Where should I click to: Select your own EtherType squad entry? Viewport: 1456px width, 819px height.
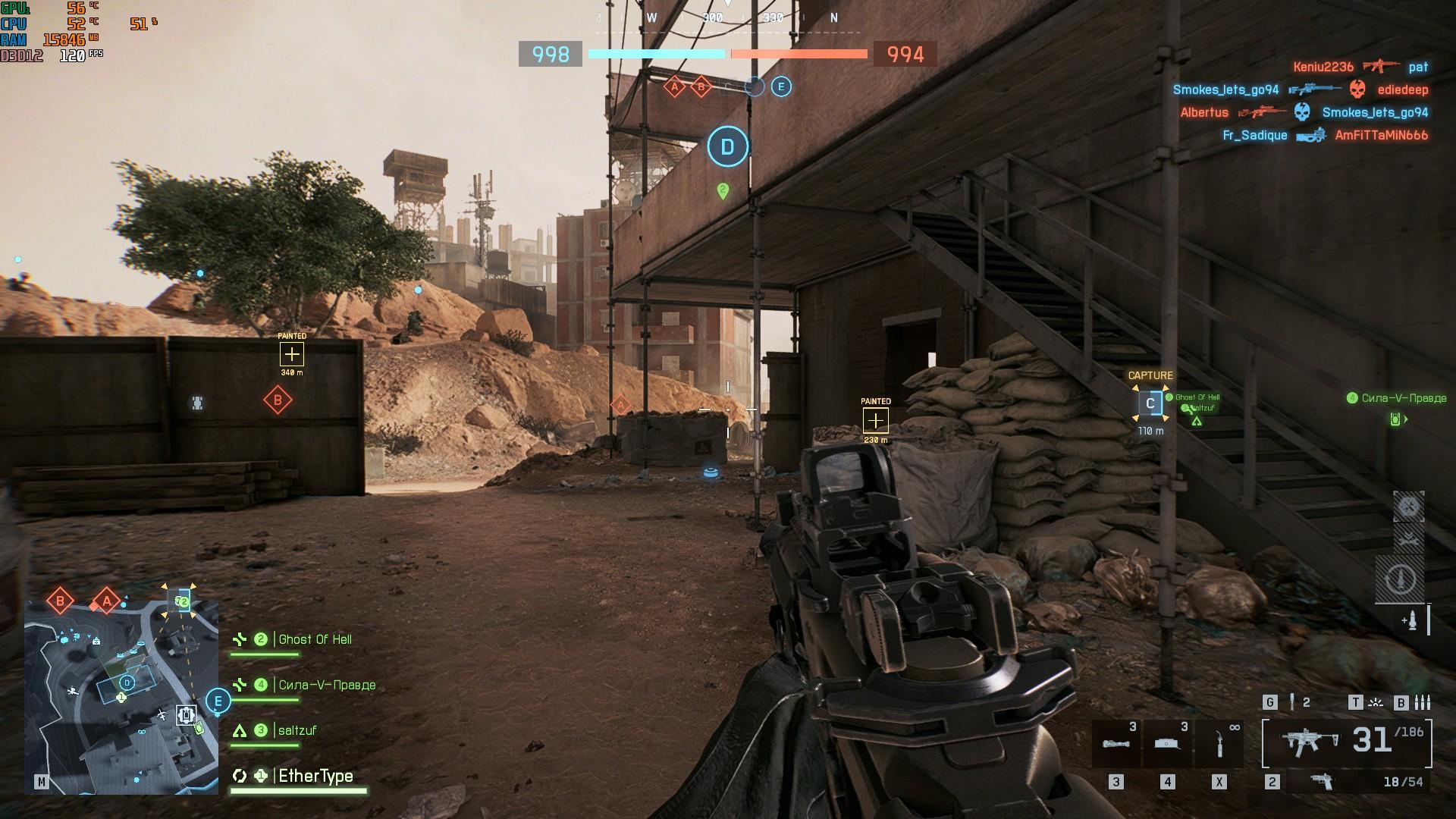(315, 776)
